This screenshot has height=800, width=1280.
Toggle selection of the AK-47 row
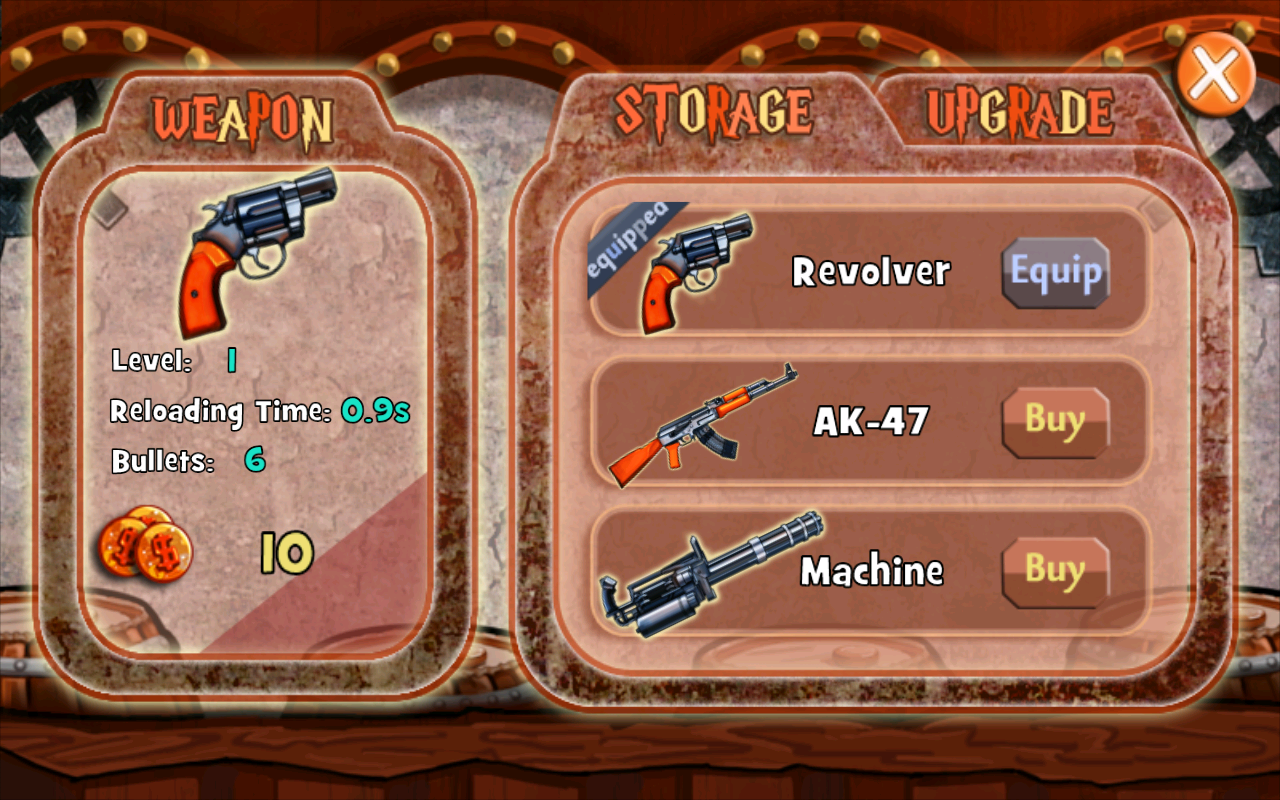870,420
